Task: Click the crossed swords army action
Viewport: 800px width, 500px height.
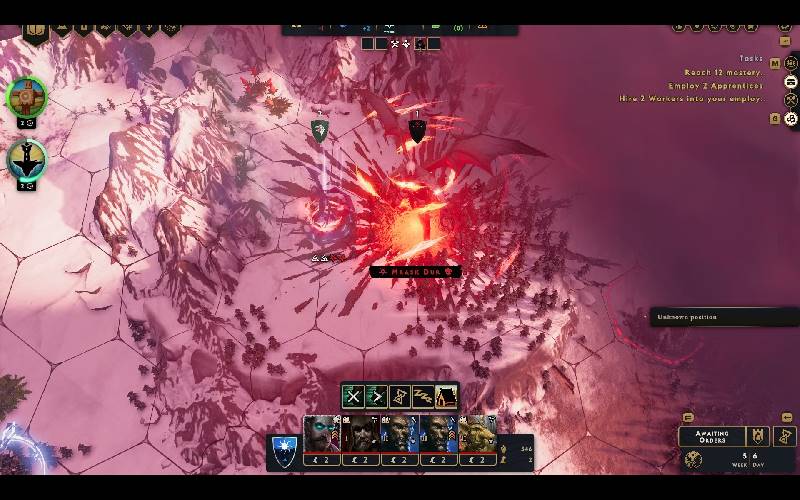Action: click(352, 396)
